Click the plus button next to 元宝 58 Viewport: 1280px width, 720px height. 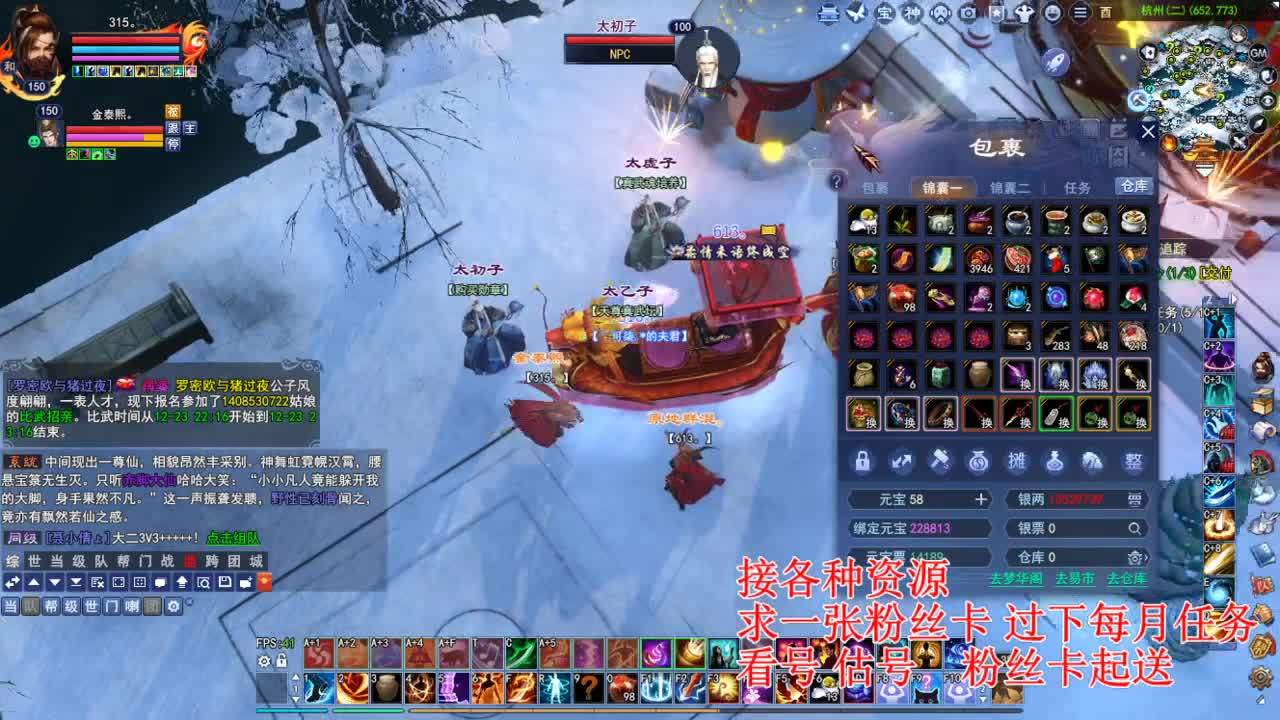[x=983, y=500]
